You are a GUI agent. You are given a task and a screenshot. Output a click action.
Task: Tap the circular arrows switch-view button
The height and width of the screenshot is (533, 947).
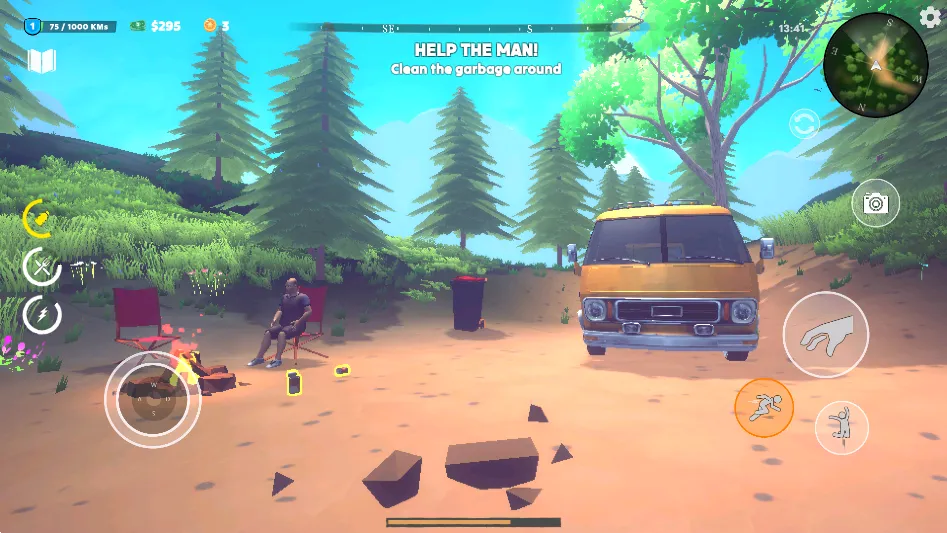803,124
